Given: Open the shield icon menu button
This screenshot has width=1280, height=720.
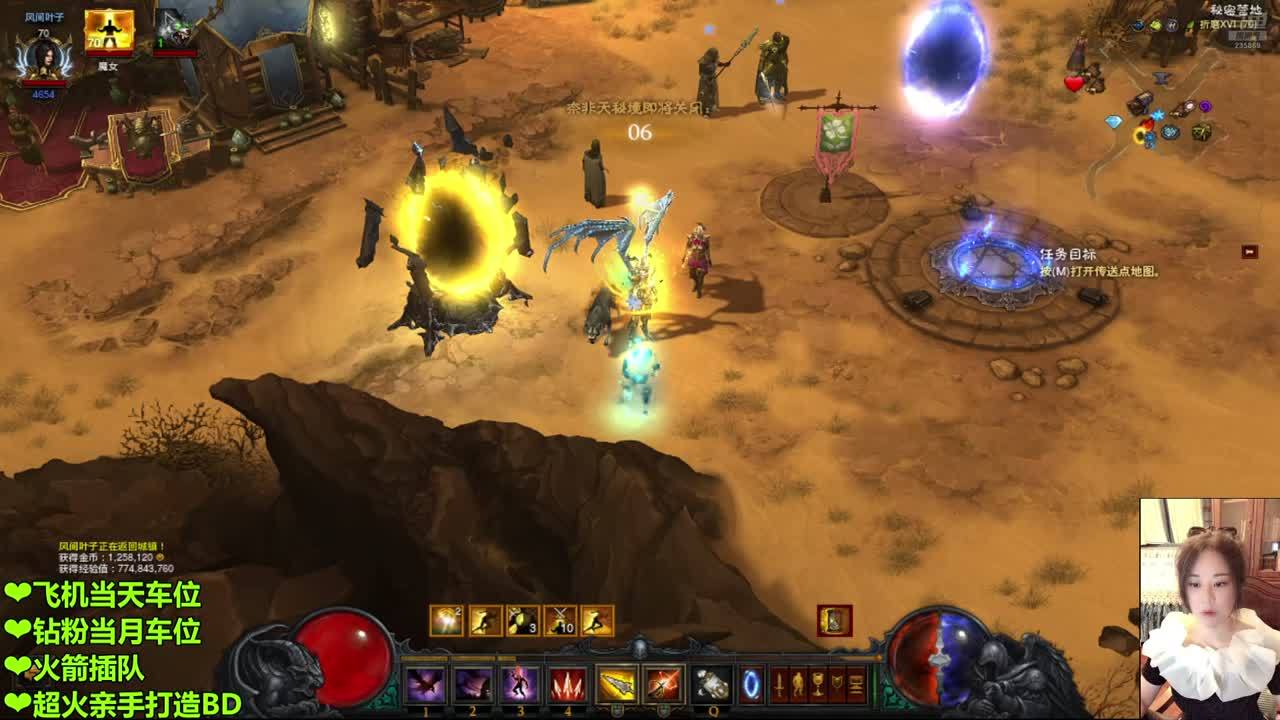Looking at the screenshot, I should [837, 685].
